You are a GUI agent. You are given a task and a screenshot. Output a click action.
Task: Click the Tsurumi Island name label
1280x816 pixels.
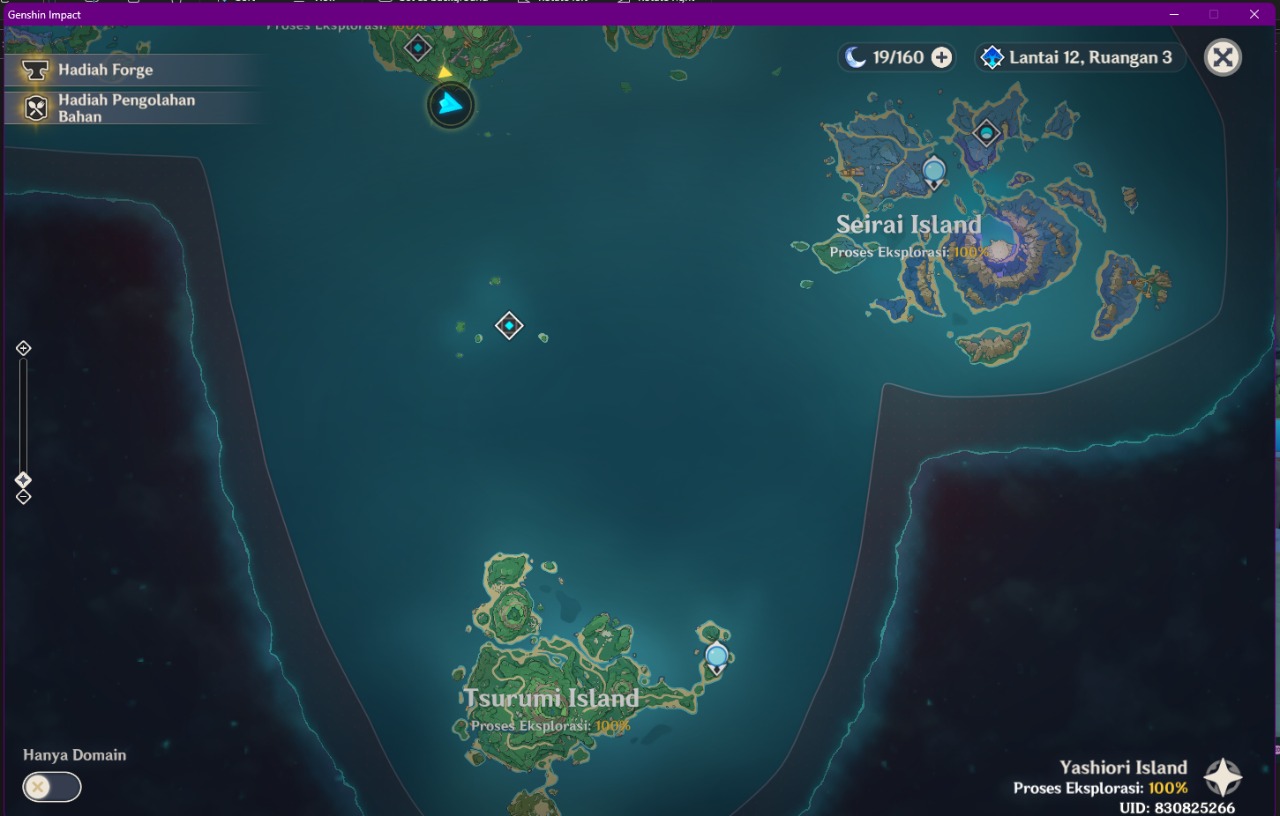point(551,698)
